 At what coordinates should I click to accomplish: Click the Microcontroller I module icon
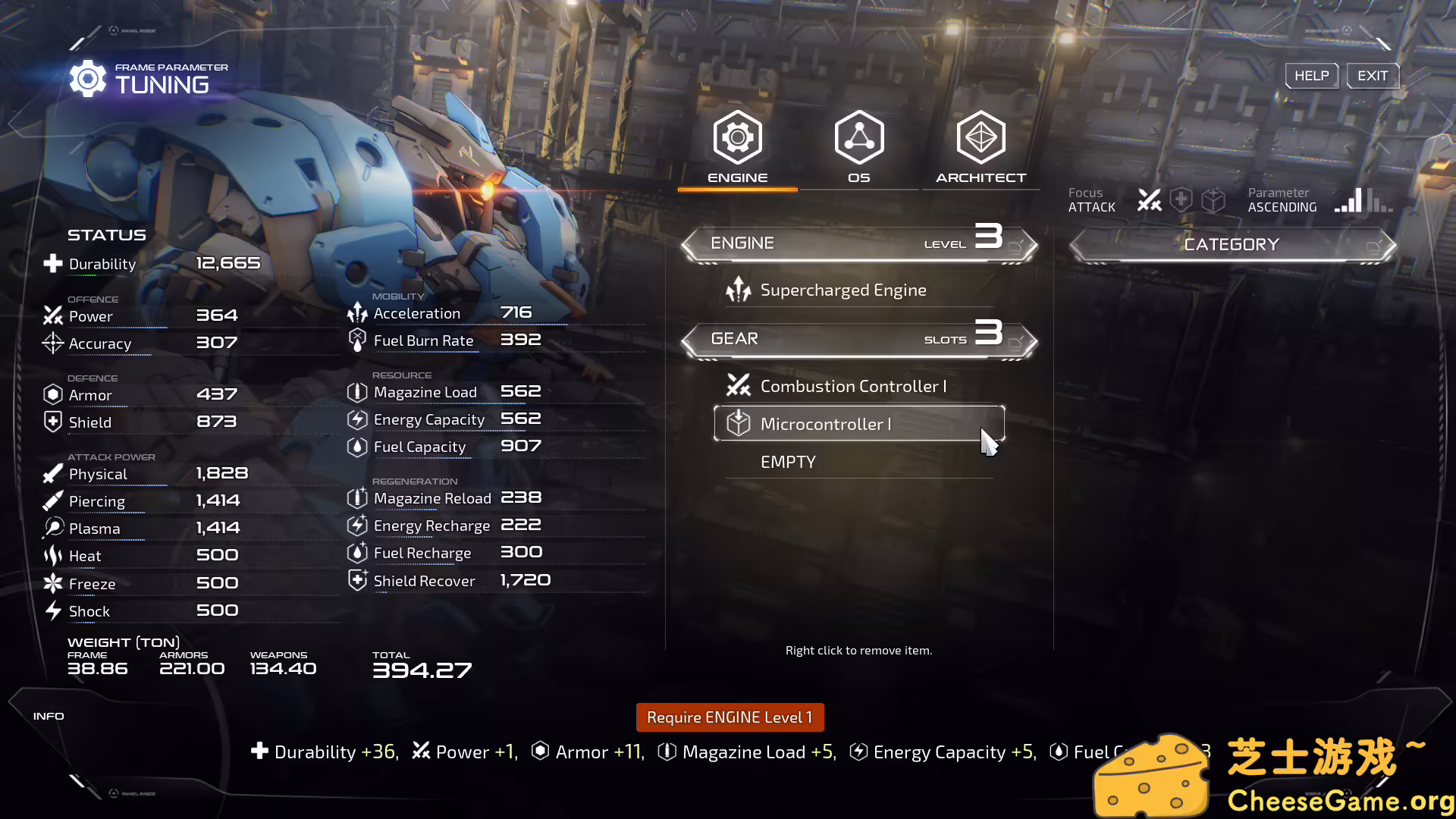coord(738,424)
